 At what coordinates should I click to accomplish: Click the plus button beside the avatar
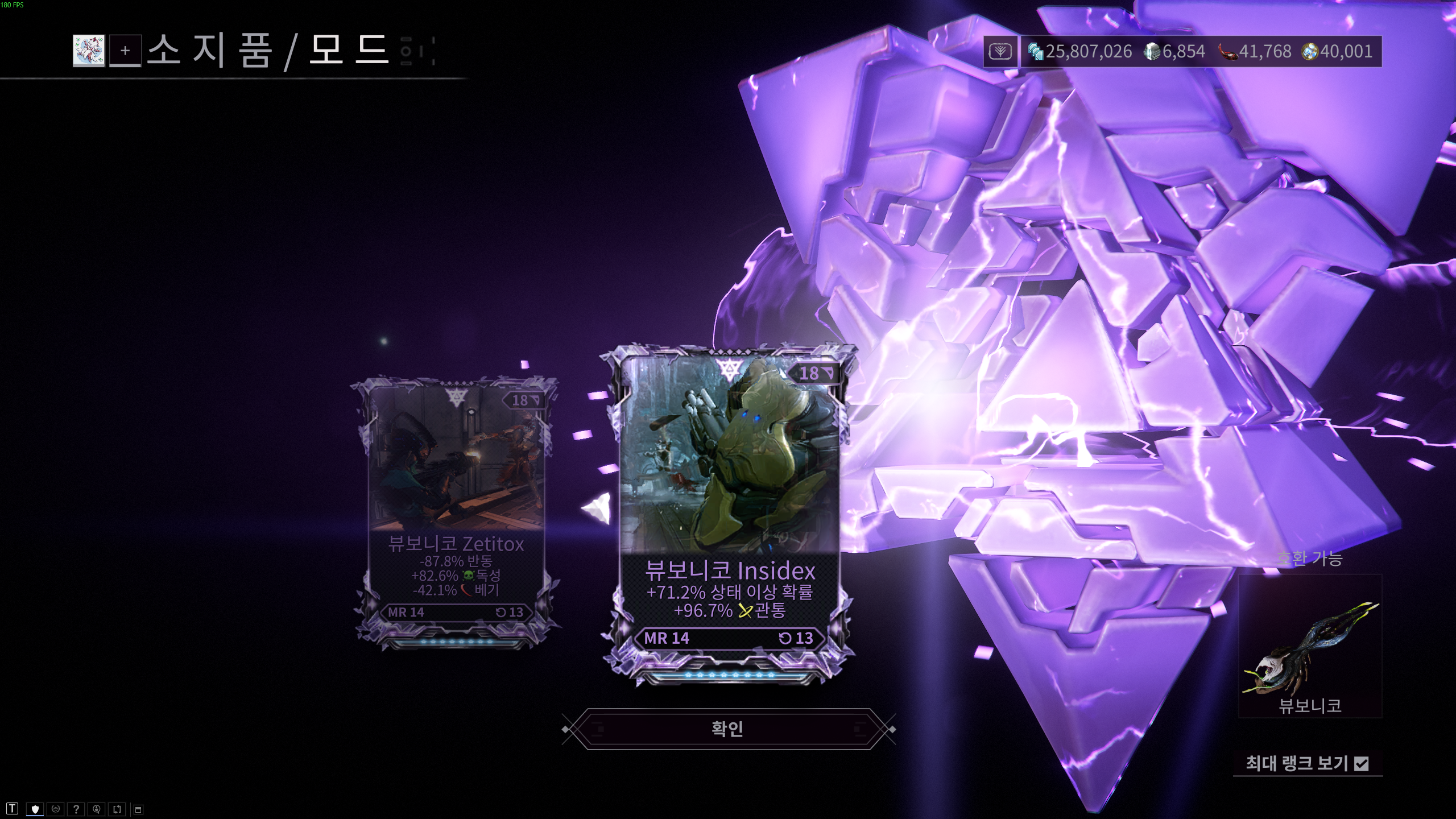(125, 51)
